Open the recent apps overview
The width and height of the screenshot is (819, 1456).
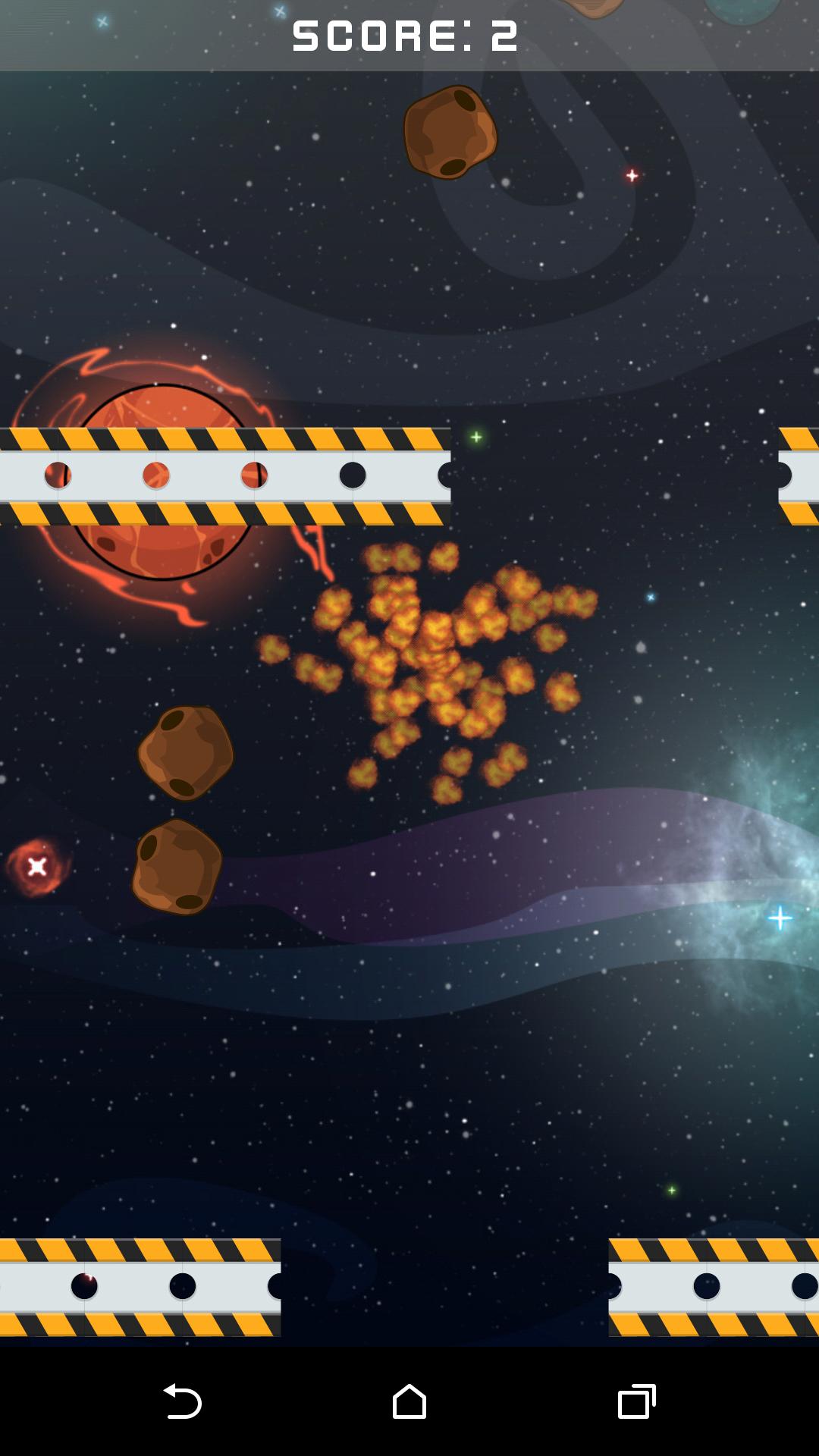[636, 1401]
